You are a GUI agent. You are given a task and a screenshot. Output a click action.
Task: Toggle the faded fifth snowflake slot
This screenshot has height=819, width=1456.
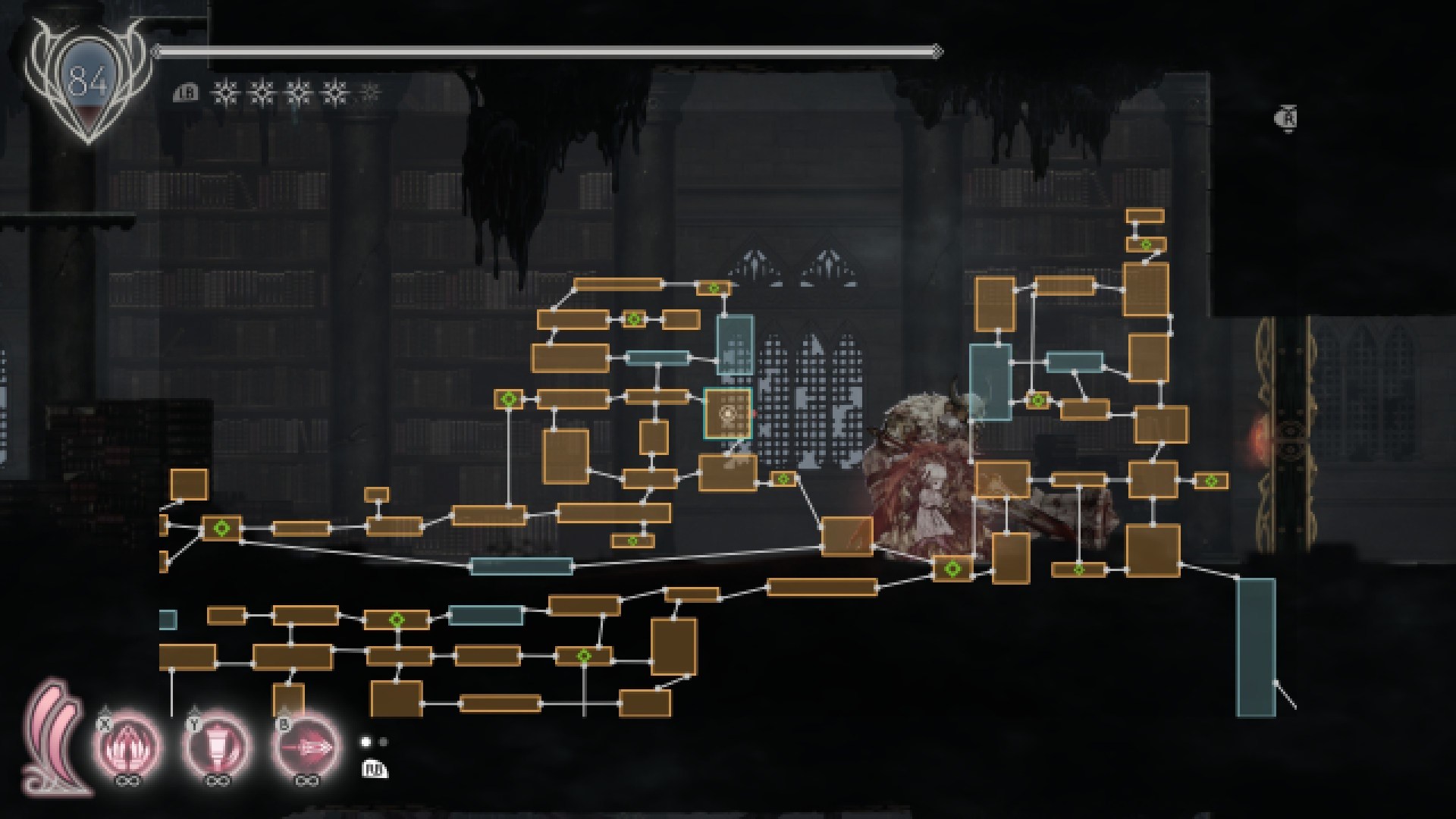[x=369, y=93]
